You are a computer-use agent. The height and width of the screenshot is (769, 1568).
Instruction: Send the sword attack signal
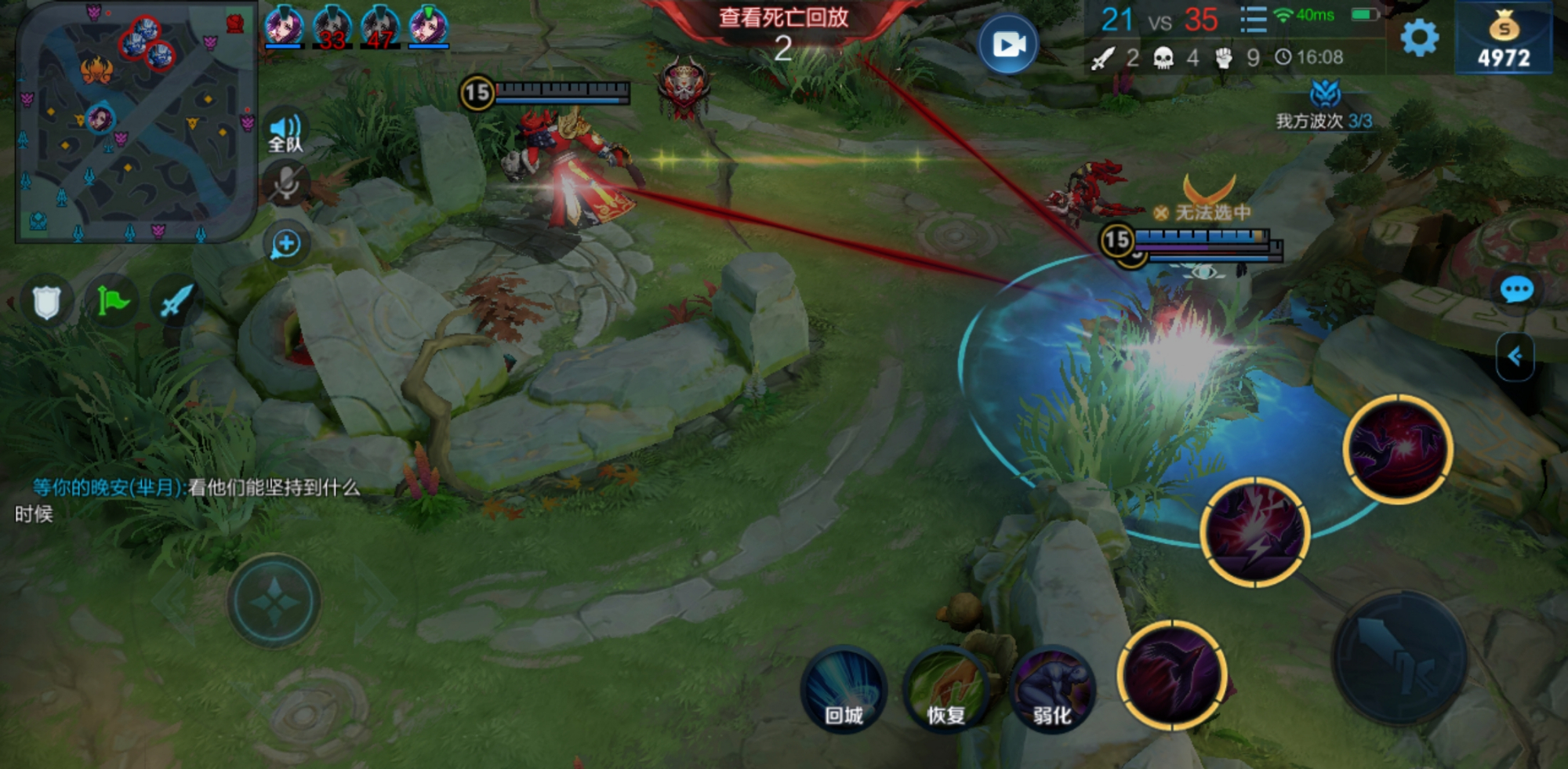176,302
